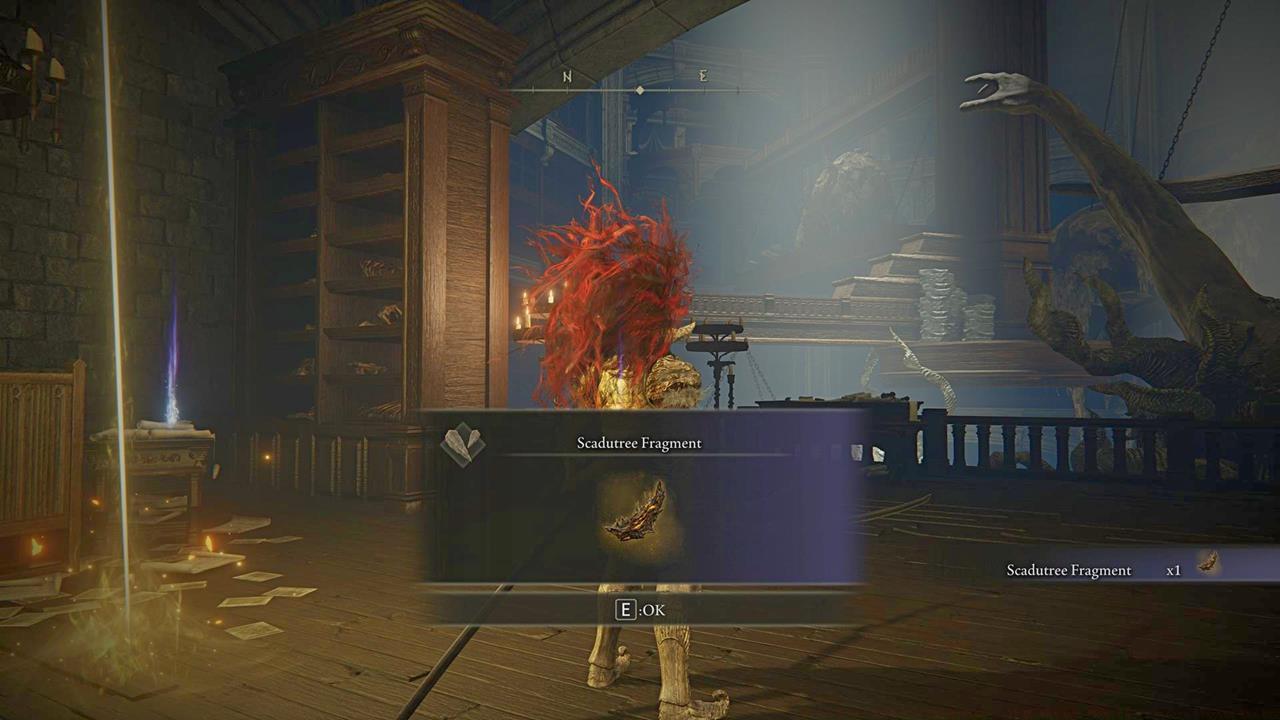1280x720 pixels.
Task: Click the compass diamond marker at top
Action: pyautogui.click(x=638, y=89)
